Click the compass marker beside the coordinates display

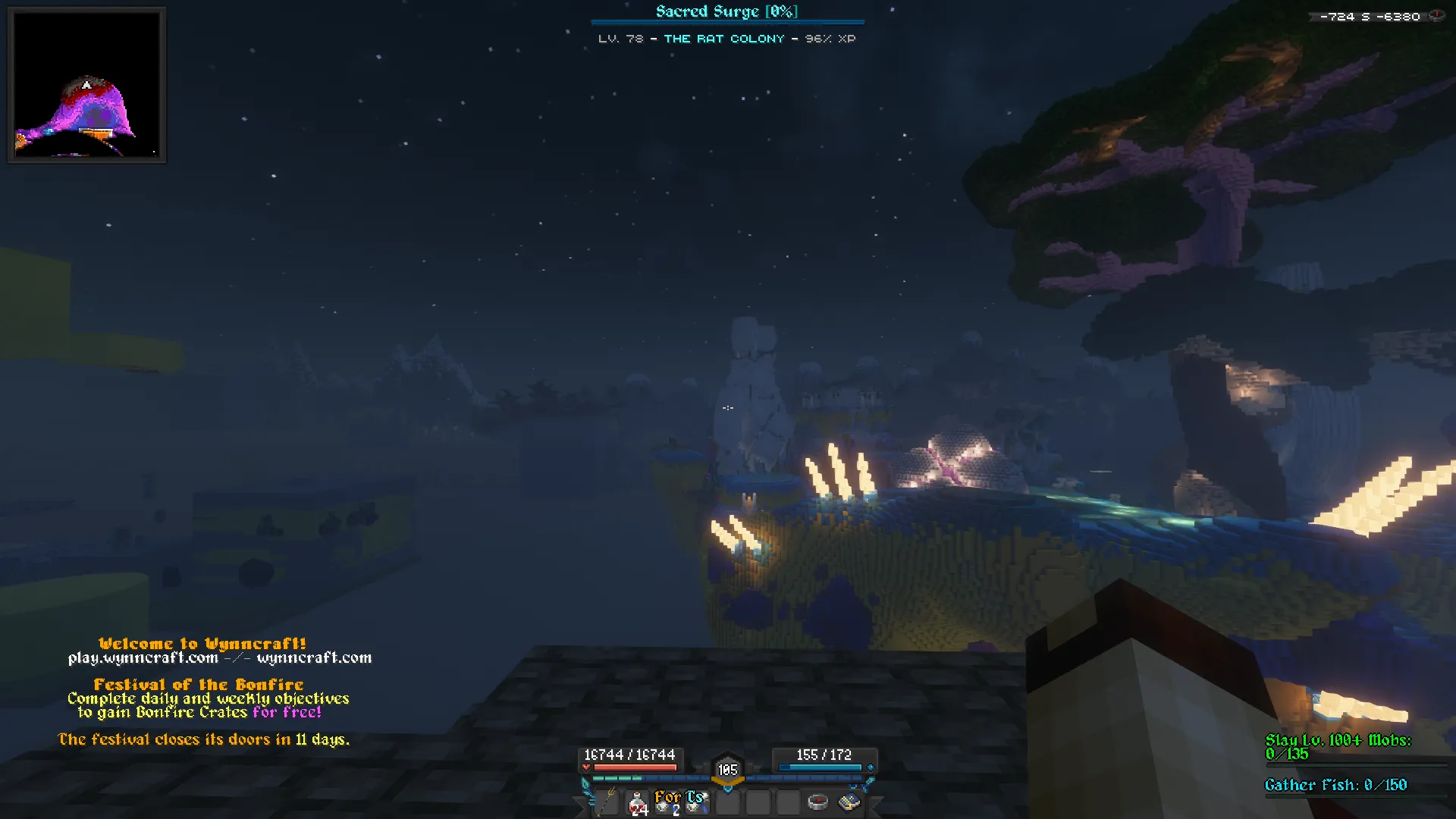1436,15
